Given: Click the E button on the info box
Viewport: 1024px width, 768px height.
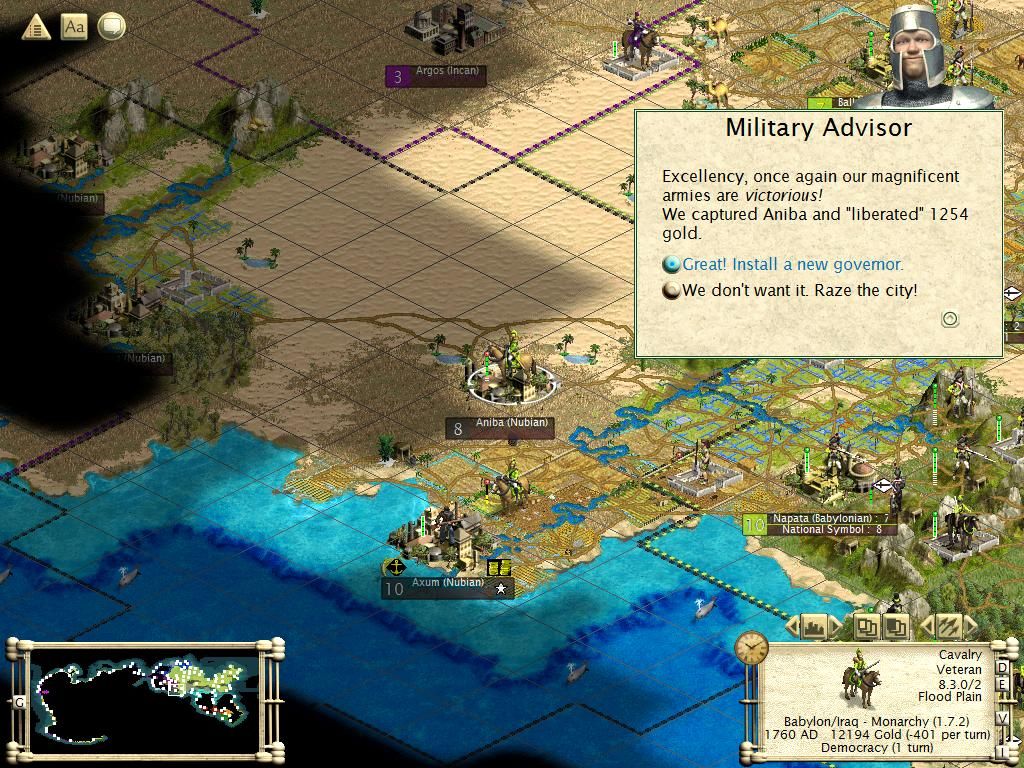Looking at the screenshot, I should 1003,683.
